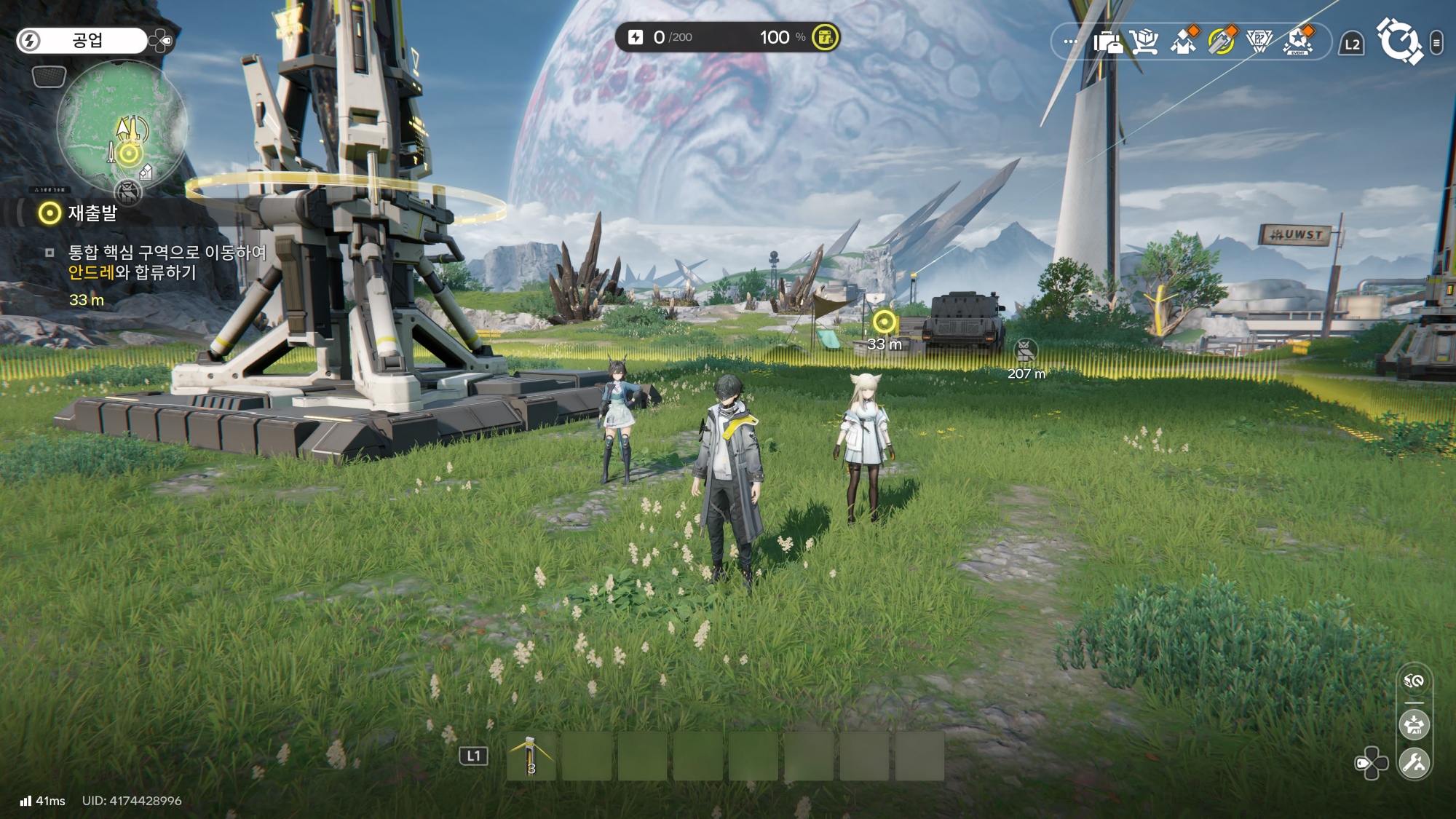
Task: Select the first hotbar slot item
Action: click(x=531, y=756)
